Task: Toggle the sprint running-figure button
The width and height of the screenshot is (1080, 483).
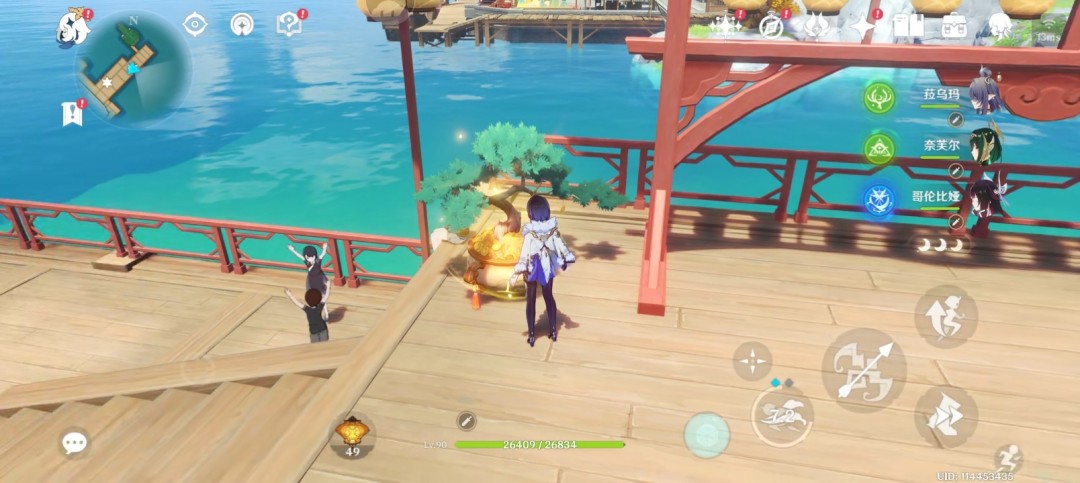Action: (x=1008, y=458)
